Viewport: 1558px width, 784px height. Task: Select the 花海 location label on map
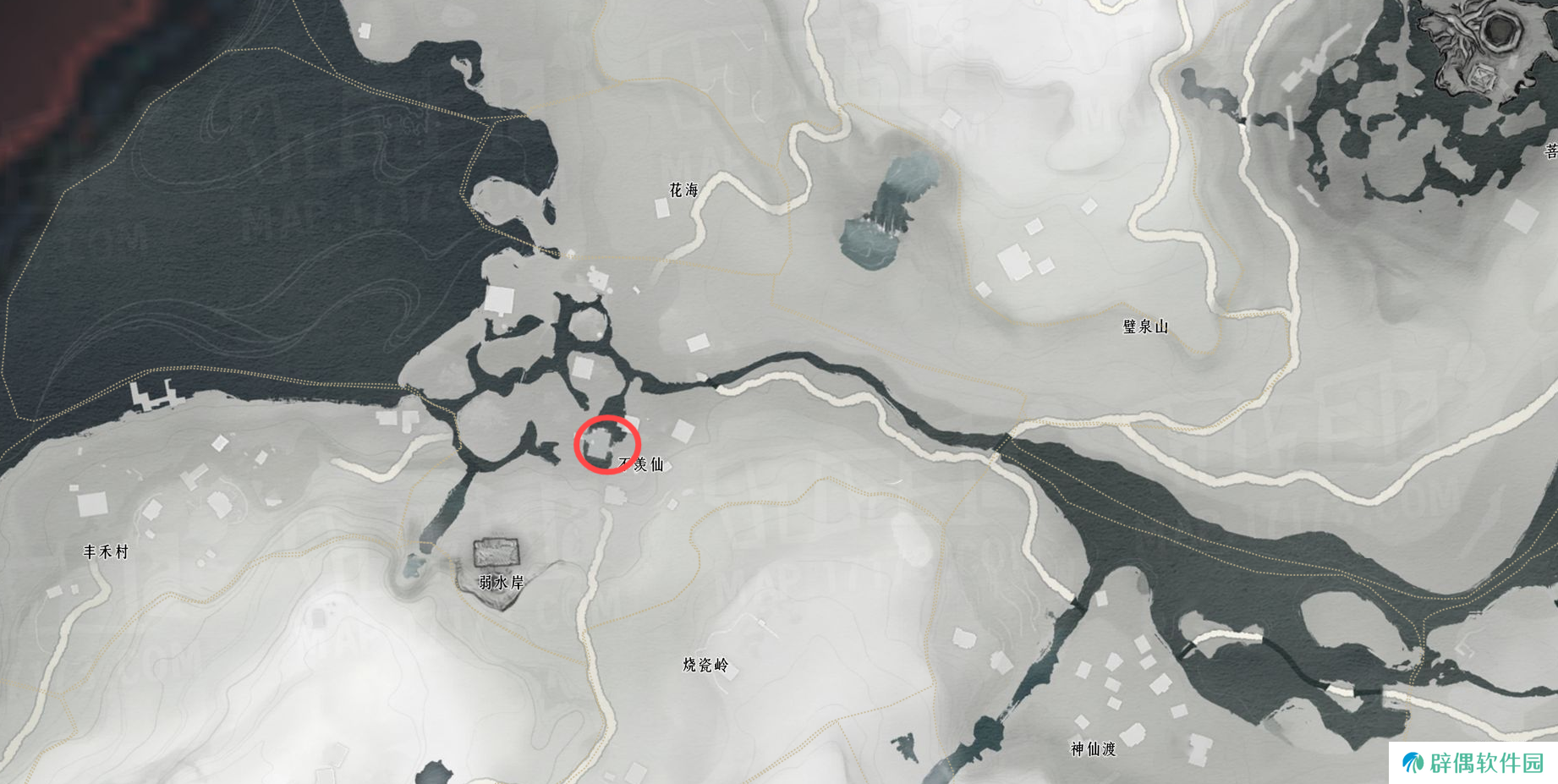[683, 190]
